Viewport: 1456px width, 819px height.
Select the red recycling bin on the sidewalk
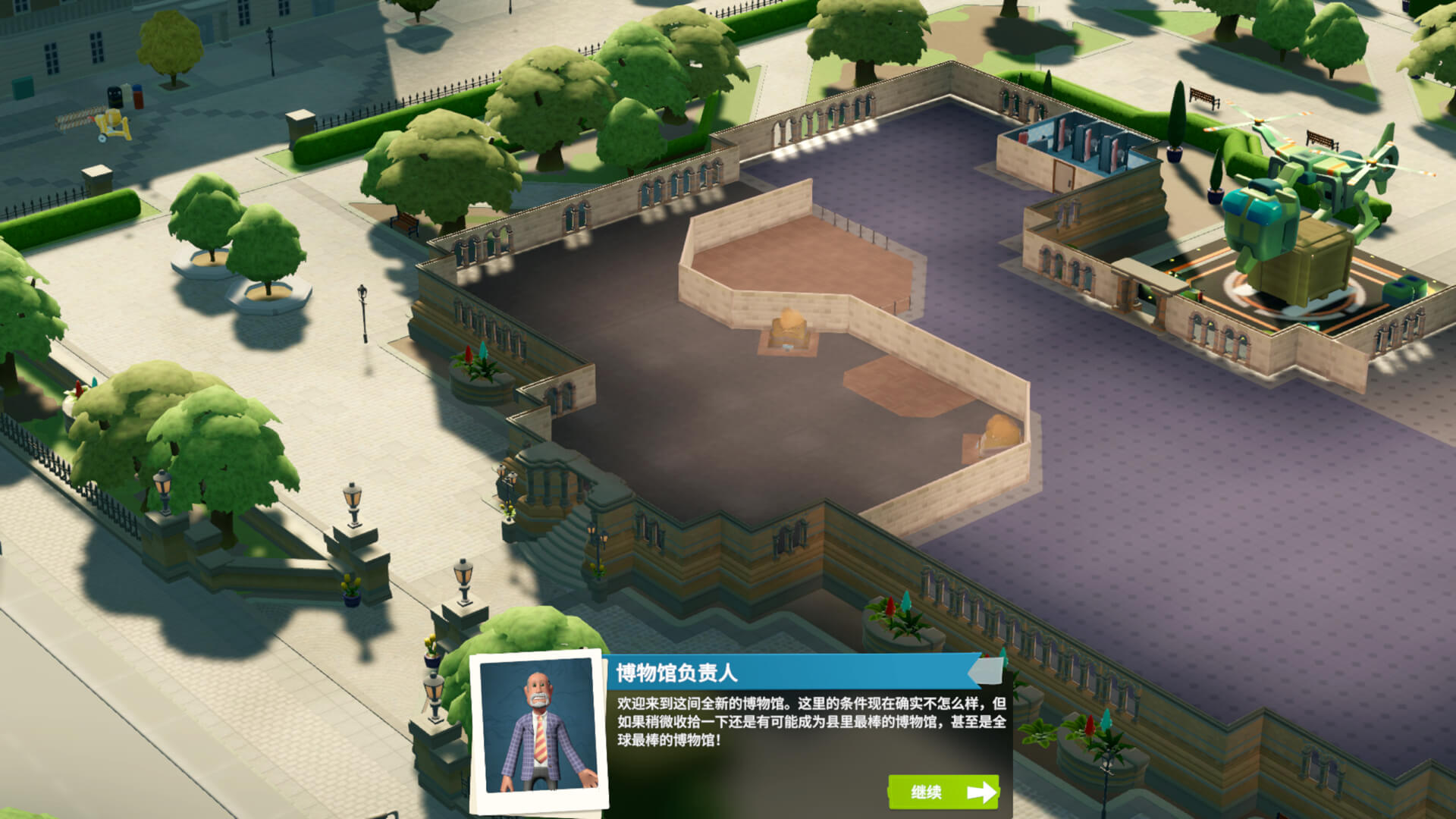(138, 99)
